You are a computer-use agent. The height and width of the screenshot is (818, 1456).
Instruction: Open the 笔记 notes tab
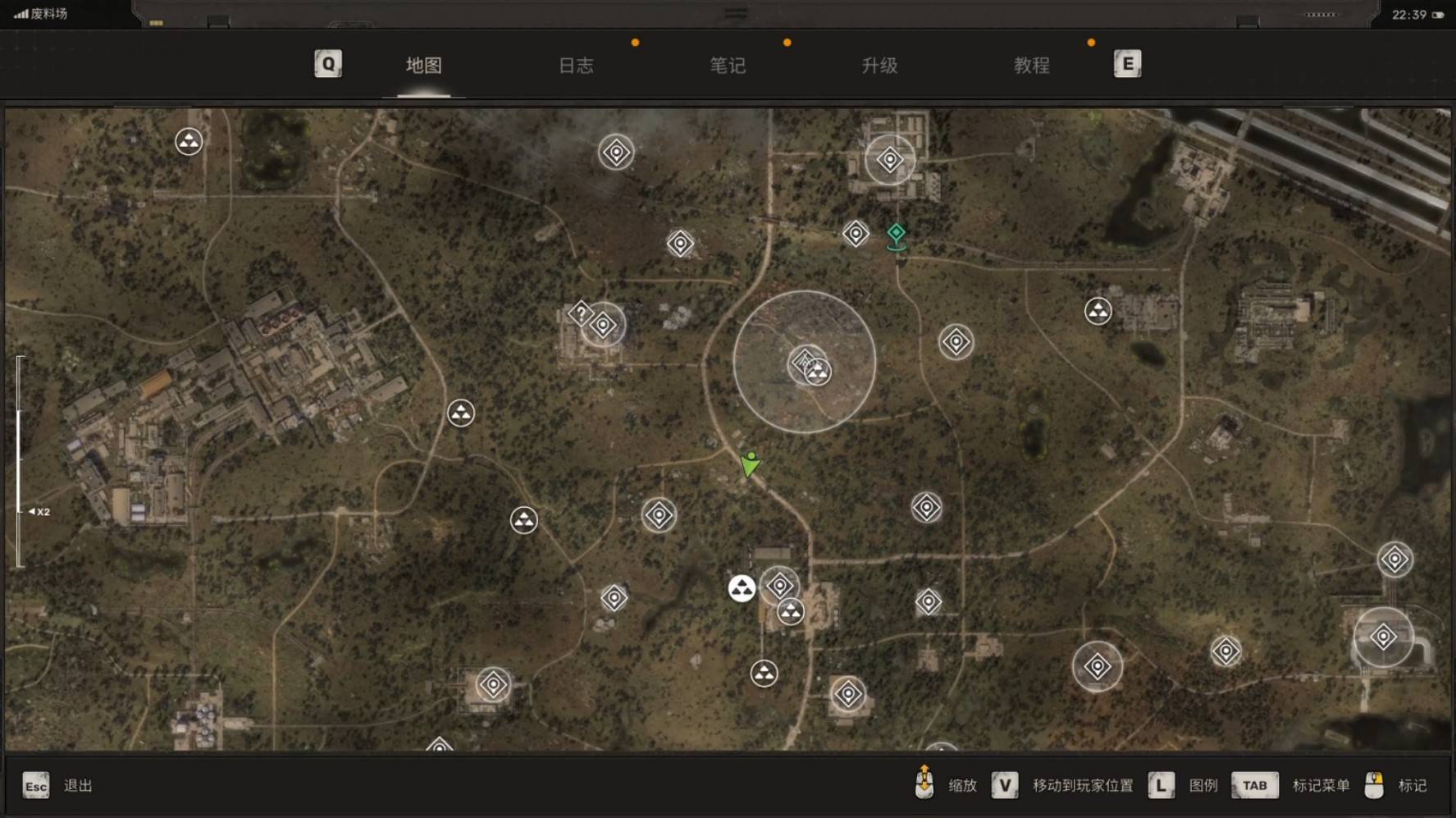[x=728, y=66]
